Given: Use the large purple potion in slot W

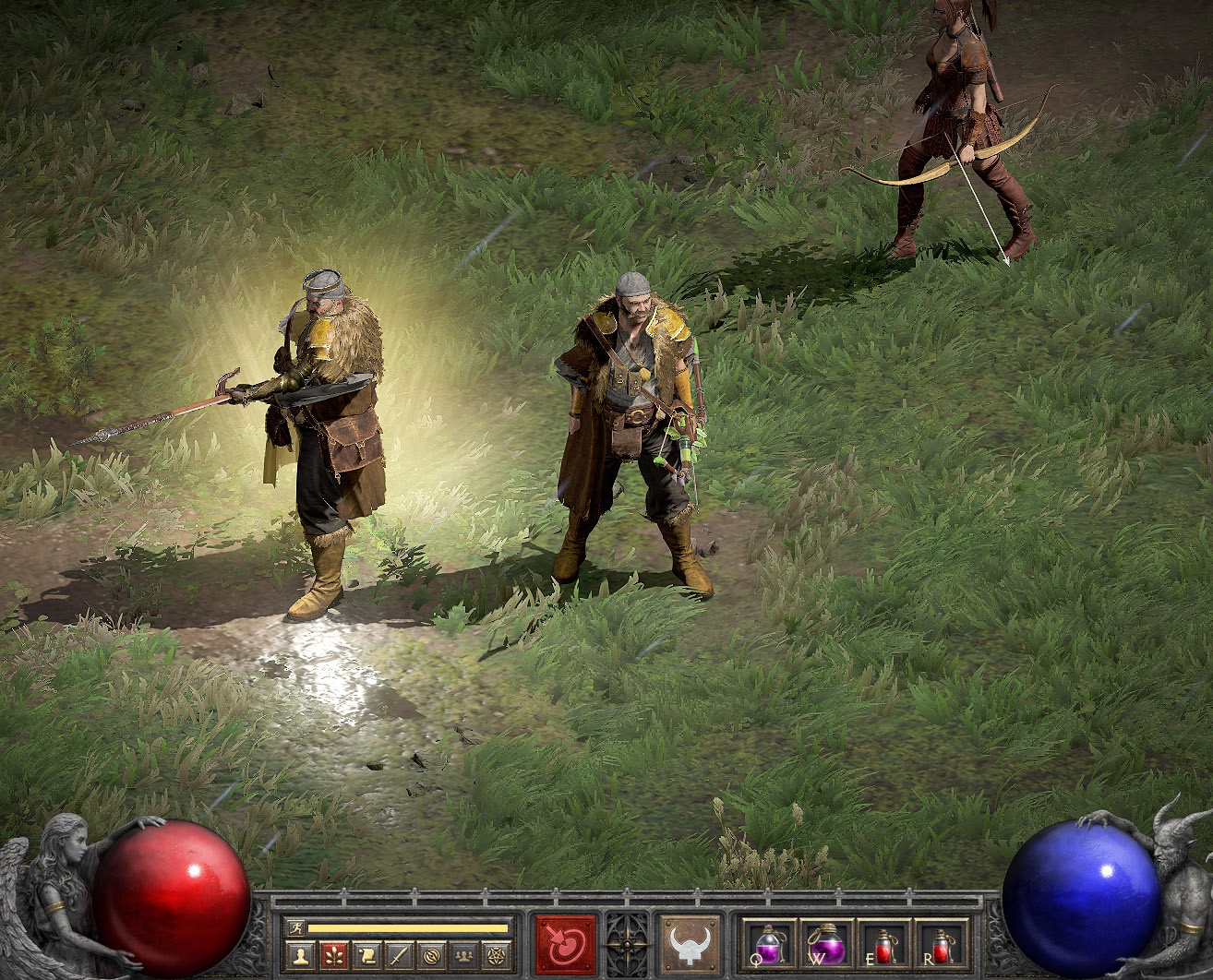Looking at the screenshot, I should pyautogui.click(x=827, y=944).
